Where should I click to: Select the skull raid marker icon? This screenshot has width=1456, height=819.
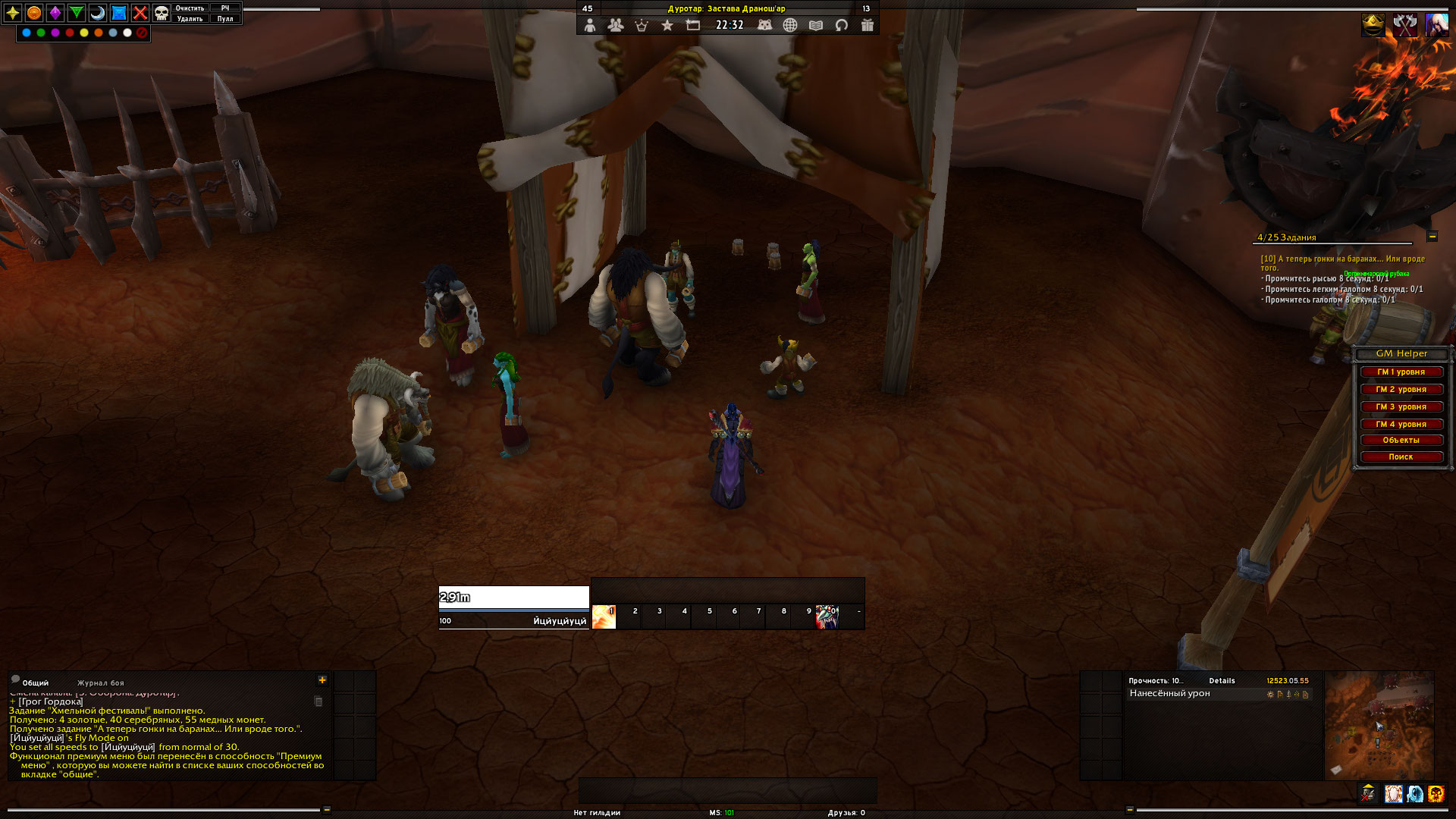tap(162, 13)
